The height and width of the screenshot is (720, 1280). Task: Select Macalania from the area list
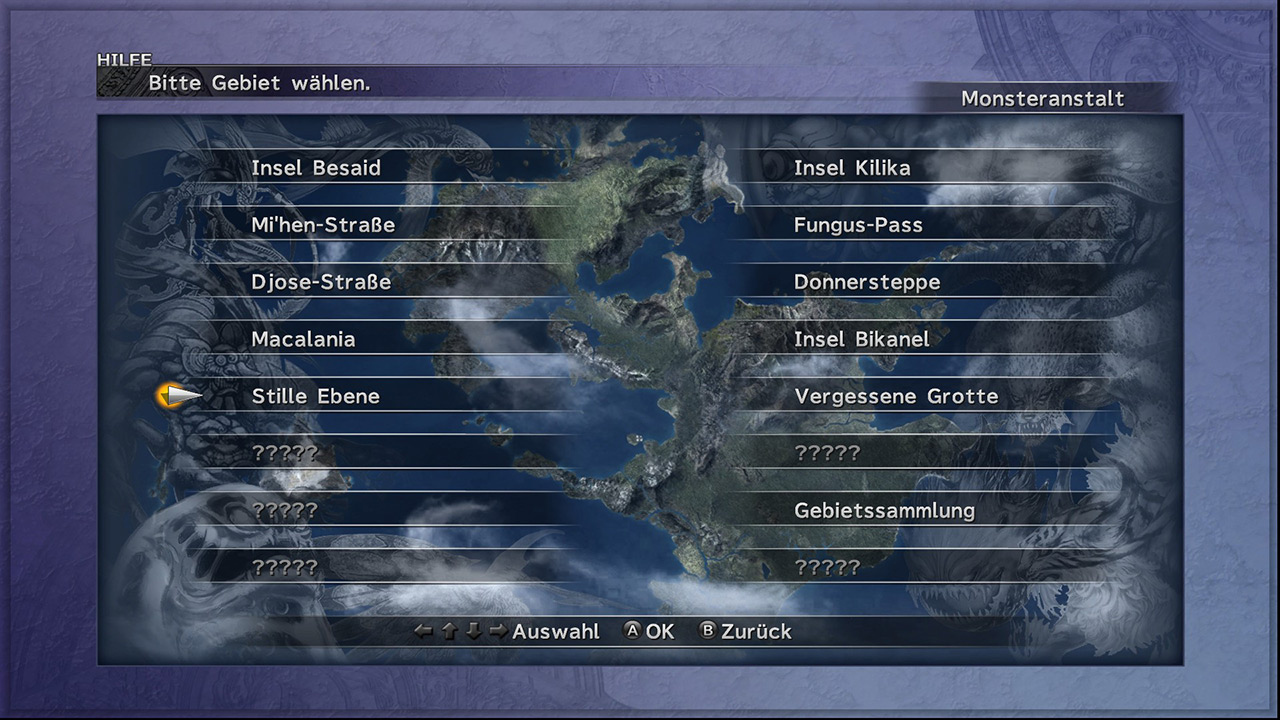coord(303,339)
